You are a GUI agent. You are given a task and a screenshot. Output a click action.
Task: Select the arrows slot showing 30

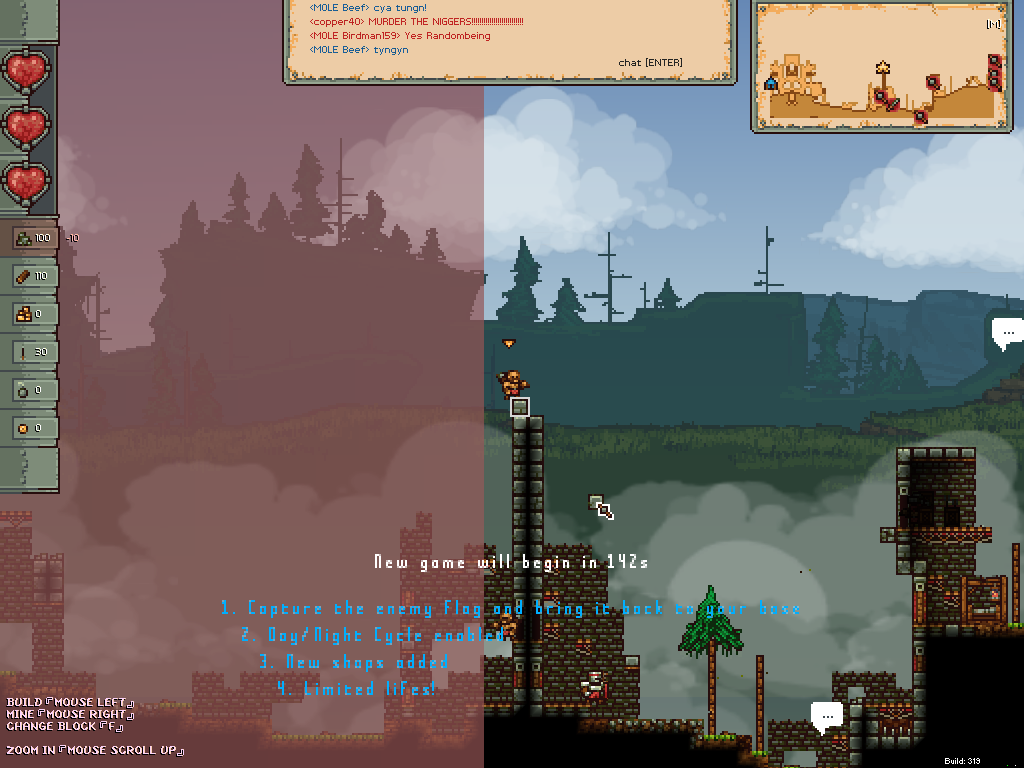point(33,352)
